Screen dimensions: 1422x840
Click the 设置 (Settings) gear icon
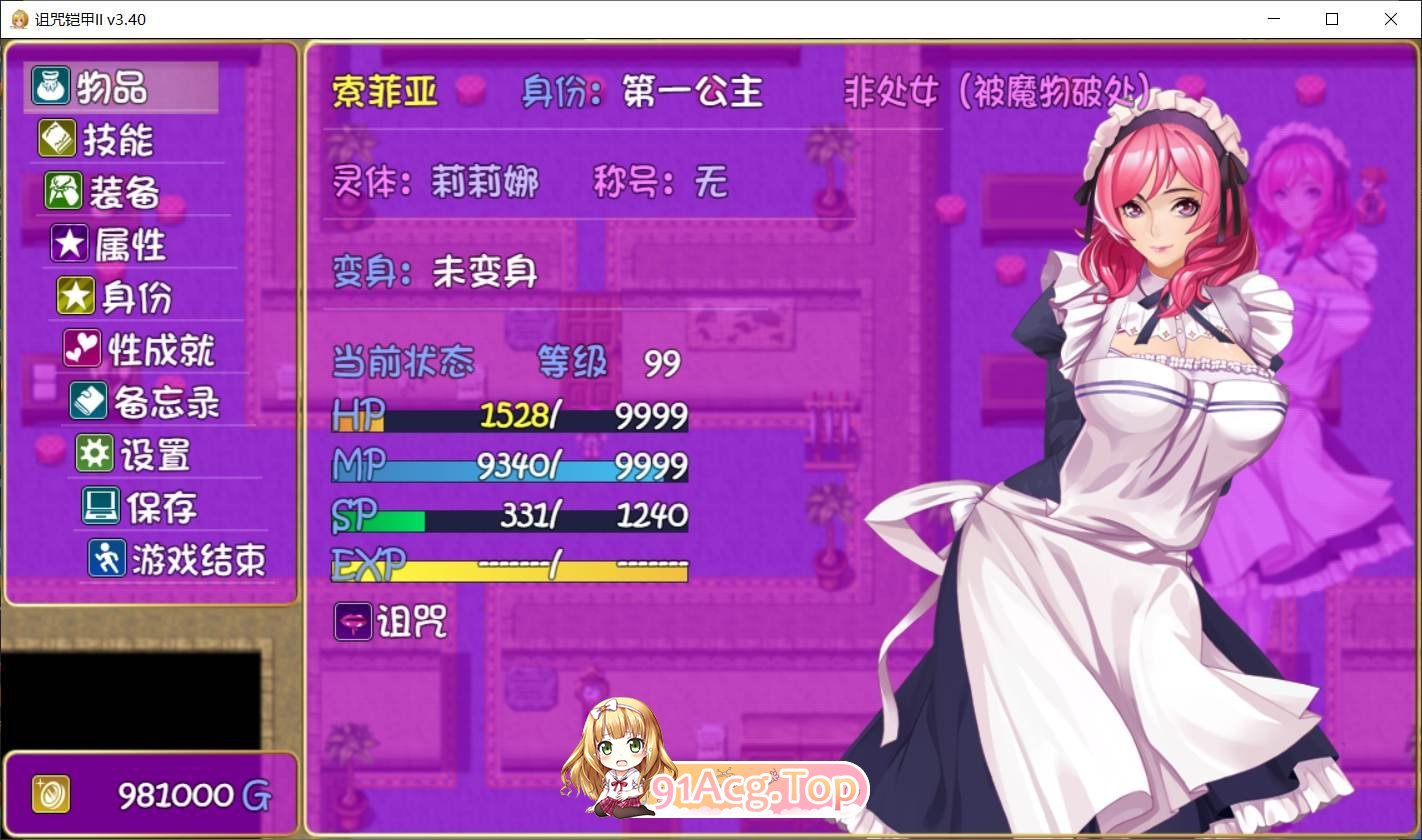pyautogui.click(x=94, y=454)
